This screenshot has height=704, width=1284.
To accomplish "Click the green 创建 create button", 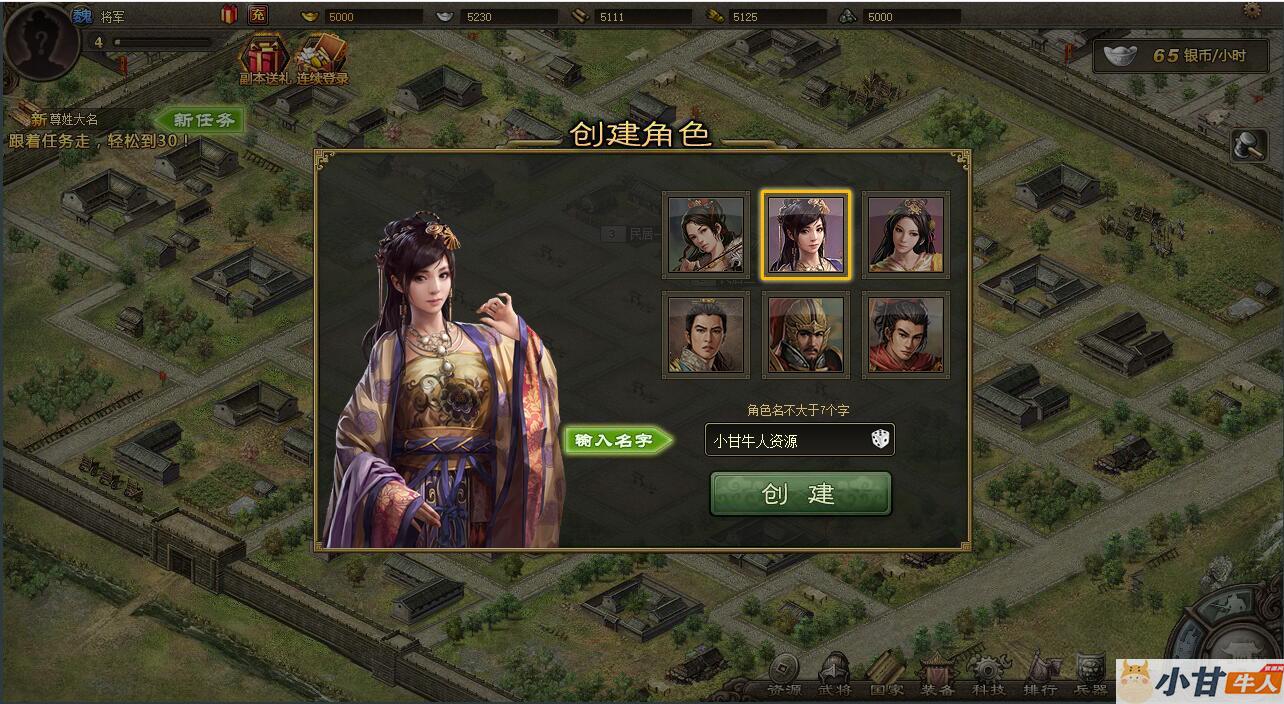I will [x=800, y=494].
